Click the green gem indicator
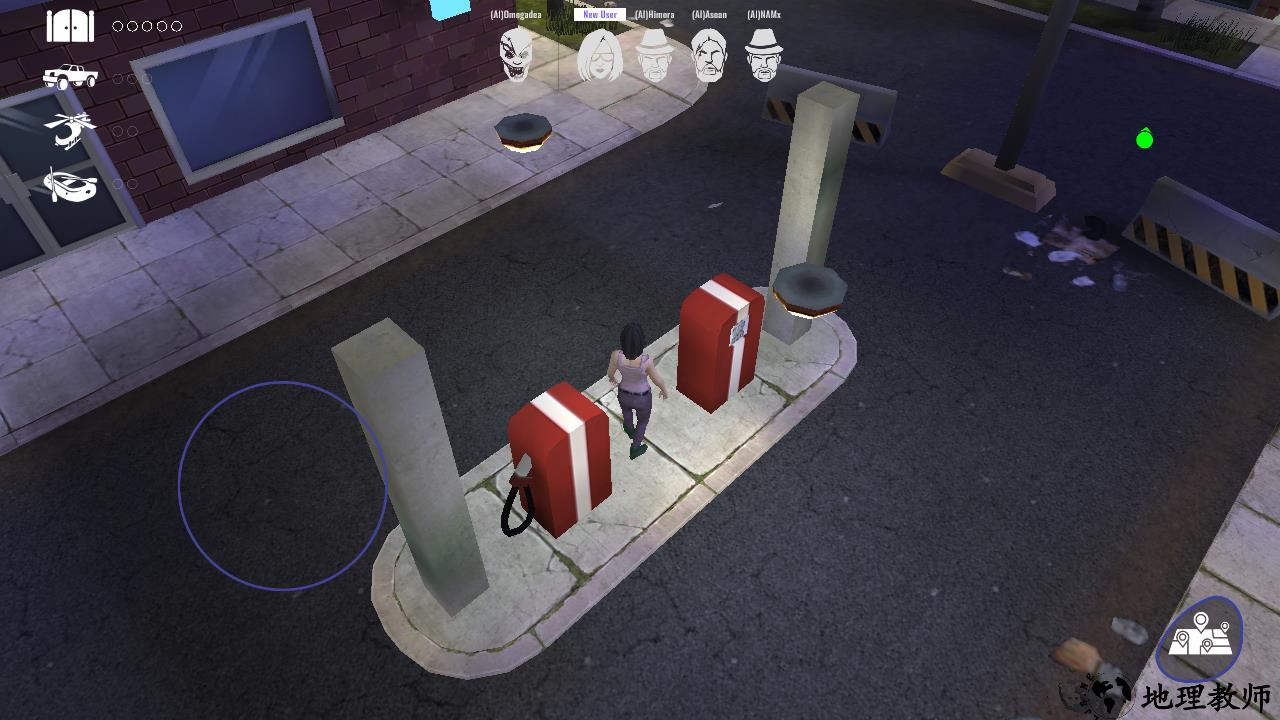 point(1143,139)
